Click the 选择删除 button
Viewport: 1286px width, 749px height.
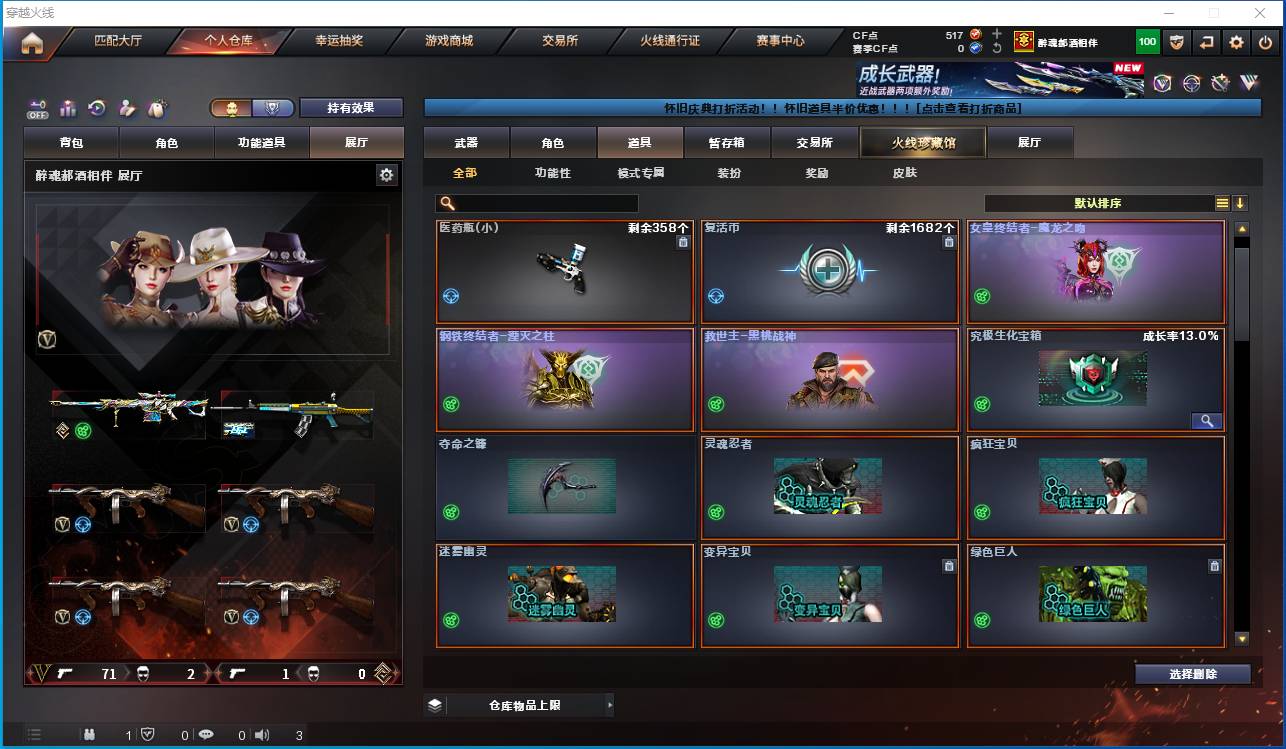point(1192,674)
